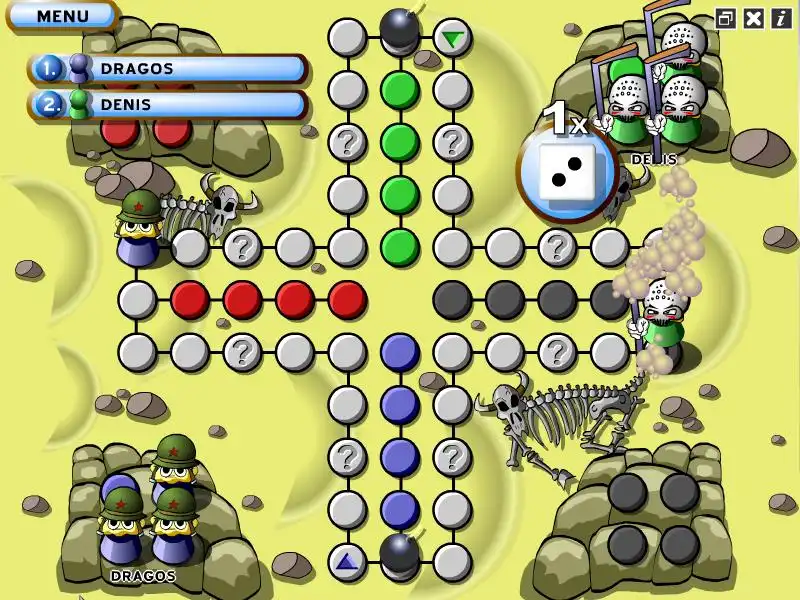Click the blue up-arrow start tile
This screenshot has height=600, width=800.
click(347, 561)
